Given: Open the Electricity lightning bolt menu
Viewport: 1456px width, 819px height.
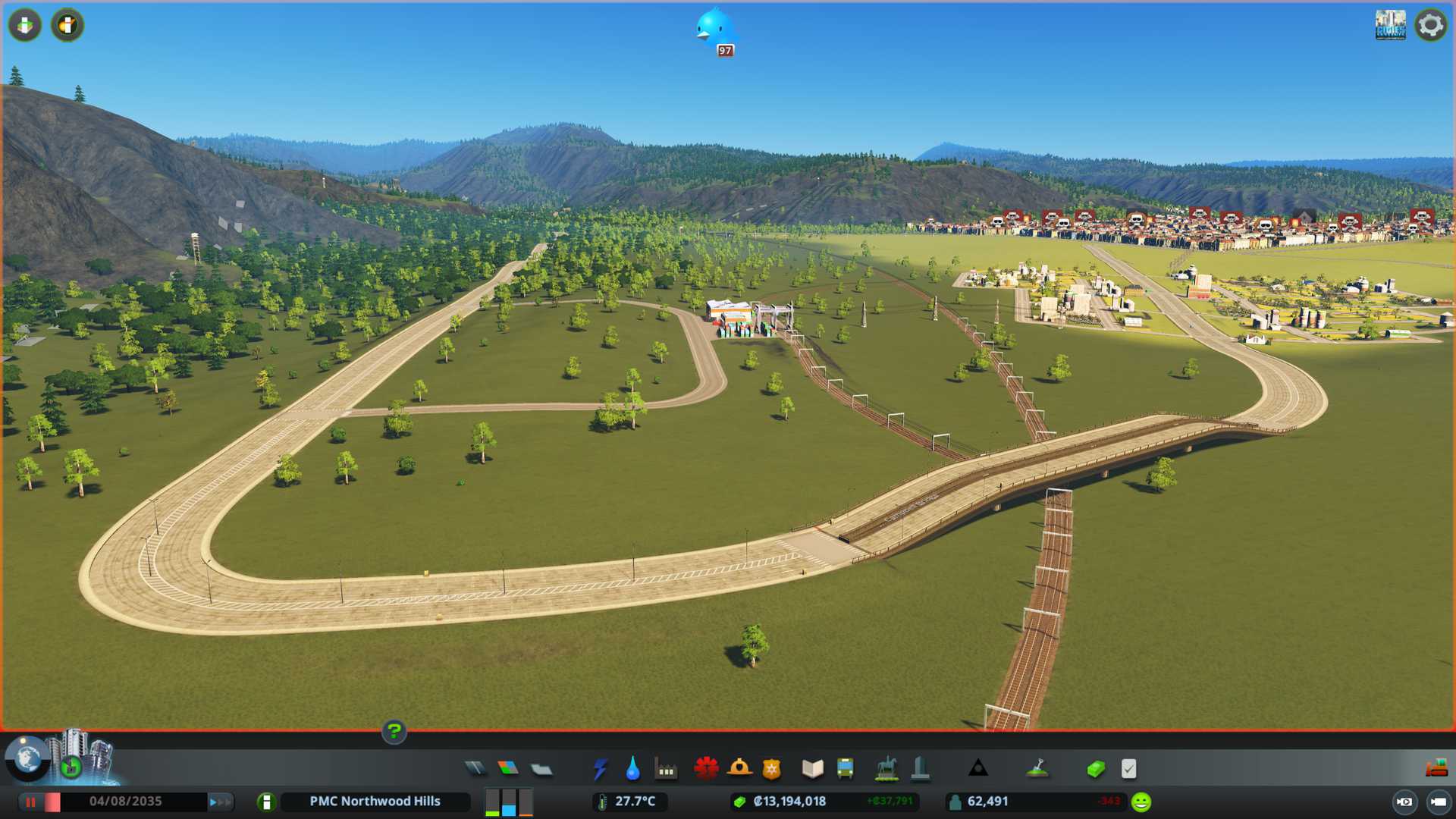Looking at the screenshot, I should (x=600, y=769).
